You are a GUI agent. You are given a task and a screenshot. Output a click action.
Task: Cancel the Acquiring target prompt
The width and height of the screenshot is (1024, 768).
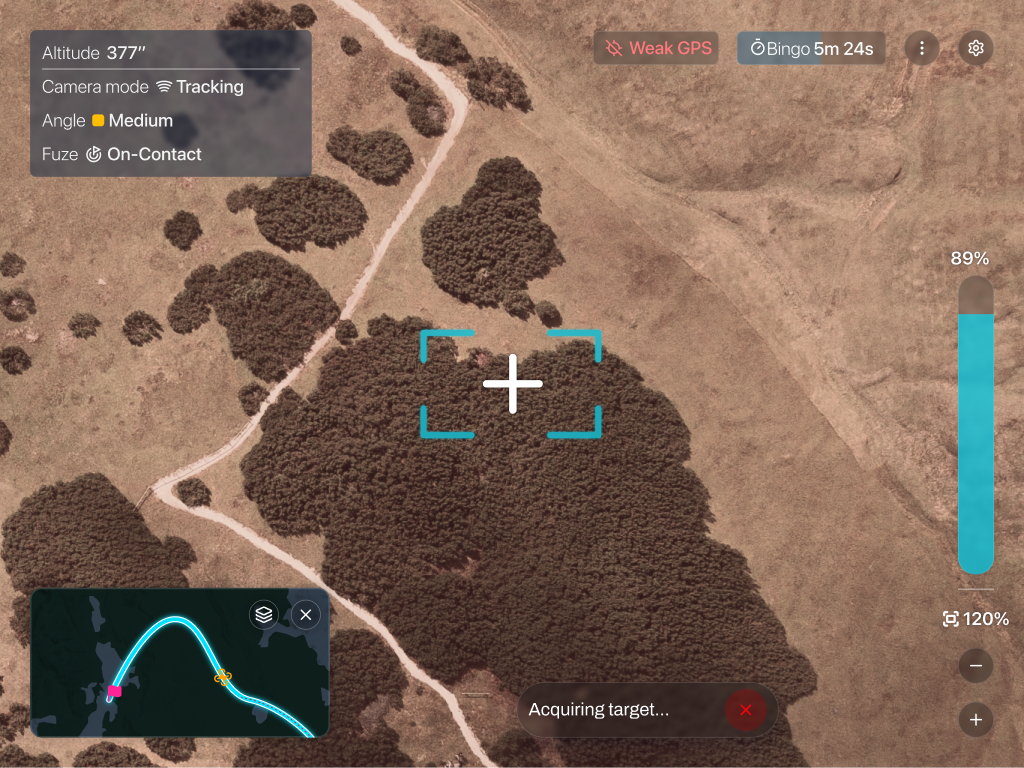point(745,710)
